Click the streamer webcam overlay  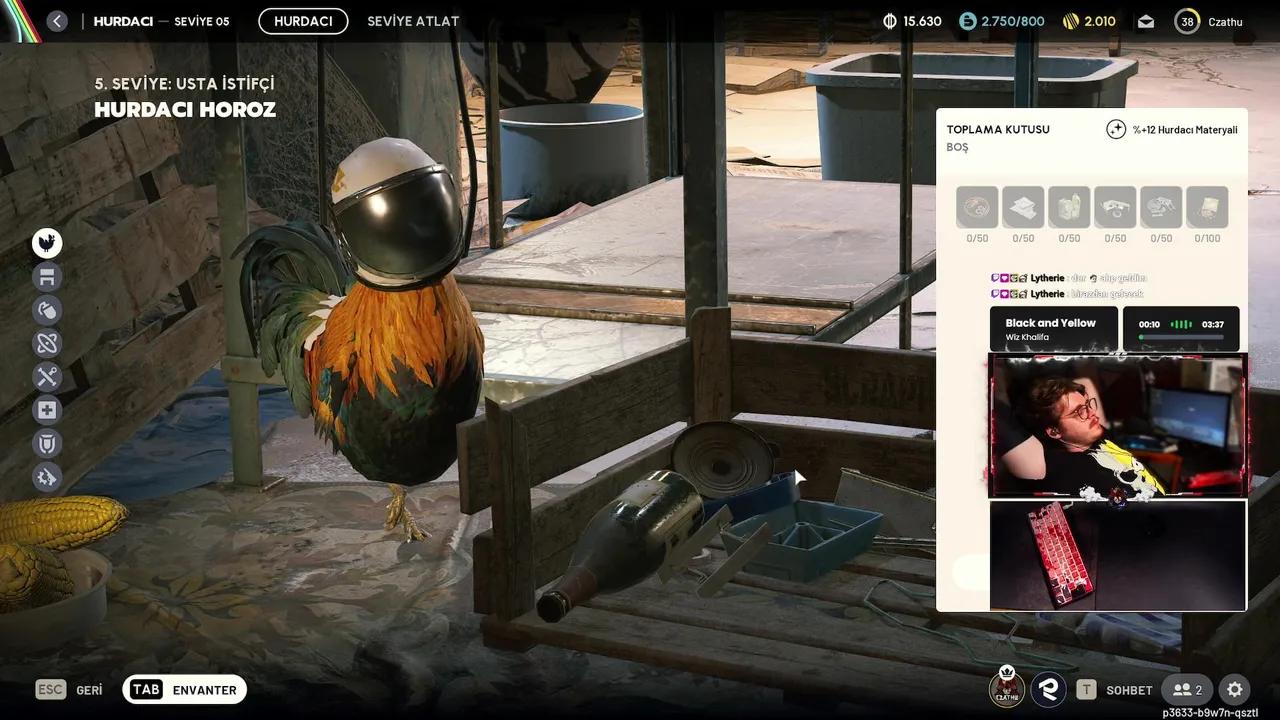click(1117, 426)
